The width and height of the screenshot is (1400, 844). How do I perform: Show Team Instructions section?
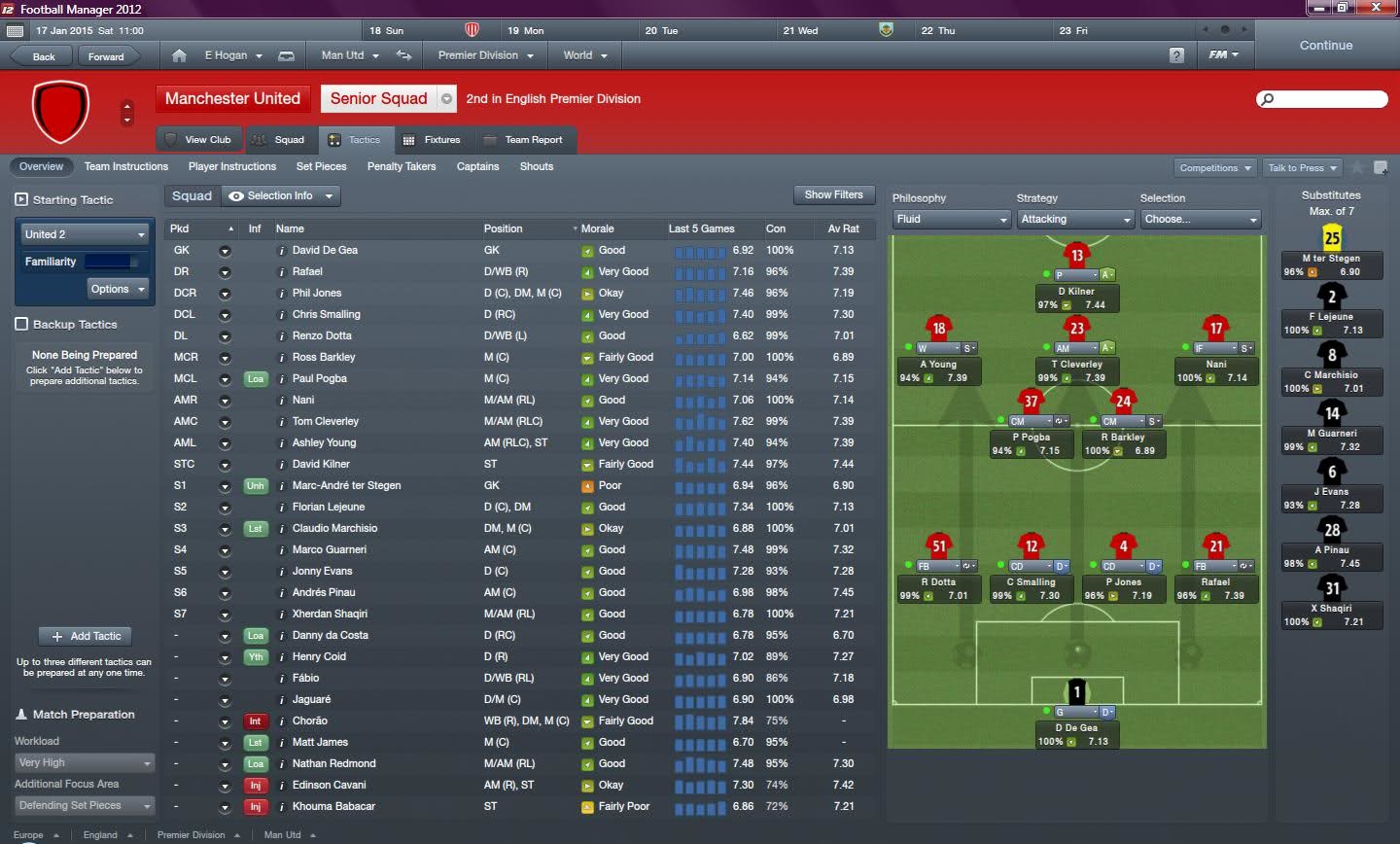coord(125,166)
